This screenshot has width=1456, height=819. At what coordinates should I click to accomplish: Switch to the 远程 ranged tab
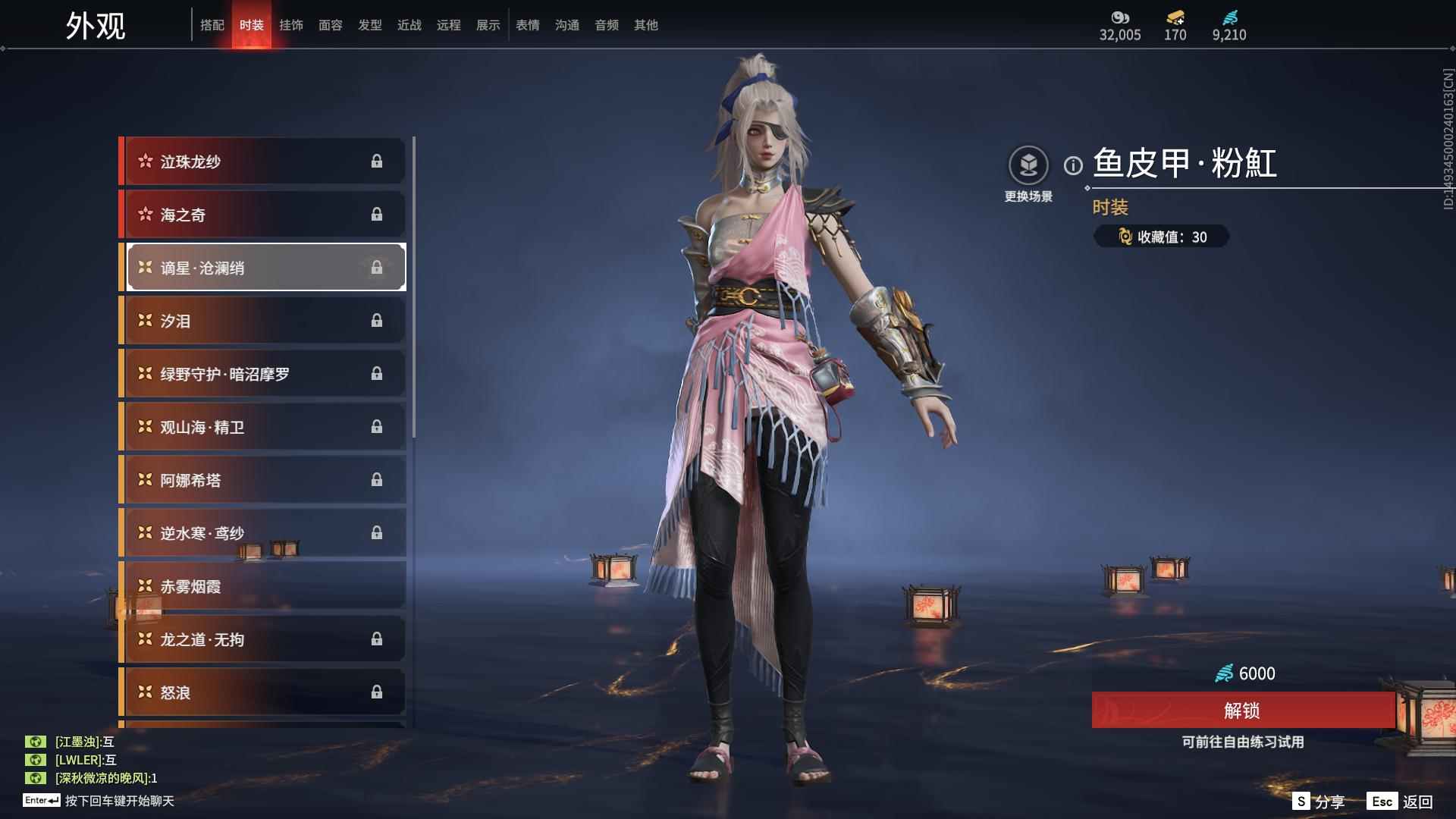click(x=449, y=25)
